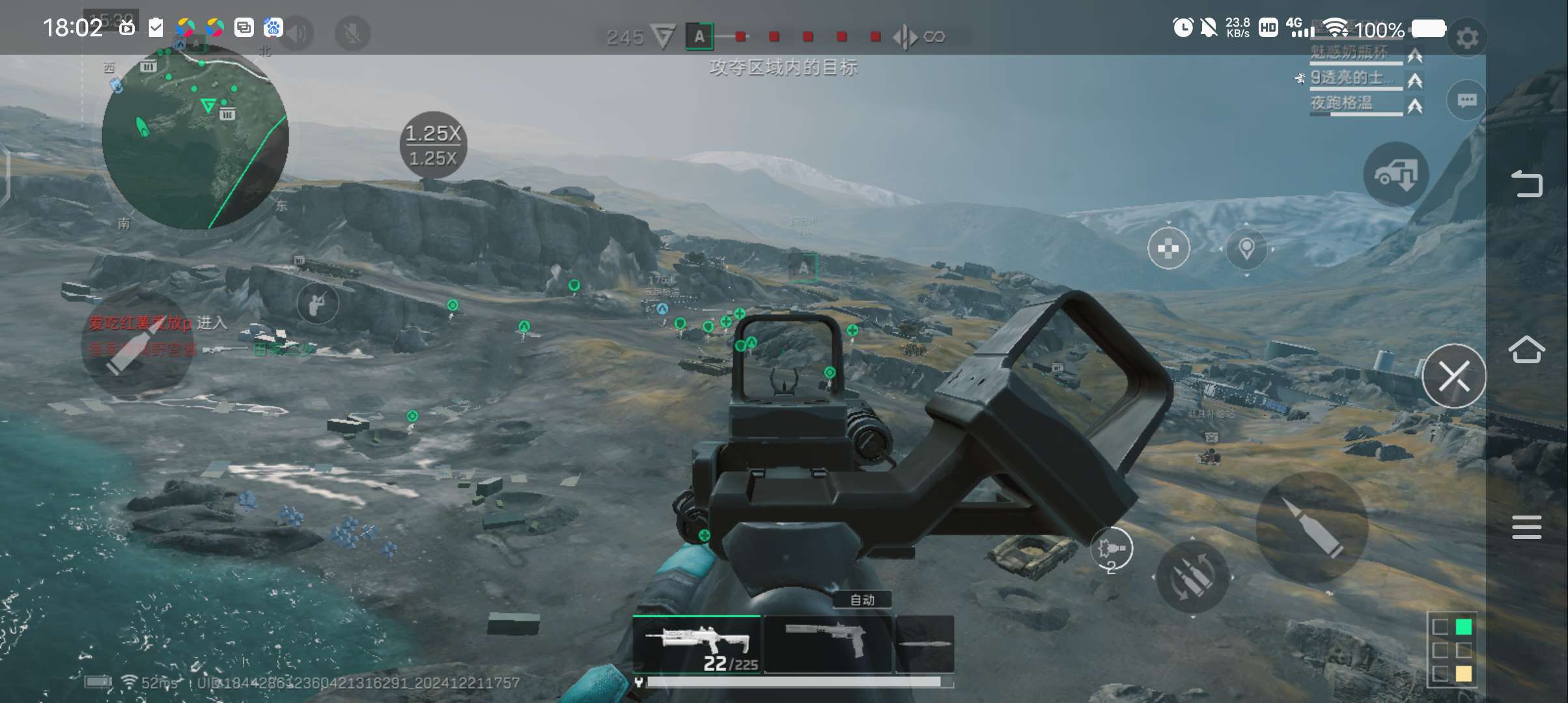1568x703 pixels.
Task: Activate the medical cross button
Action: [x=1168, y=248]
